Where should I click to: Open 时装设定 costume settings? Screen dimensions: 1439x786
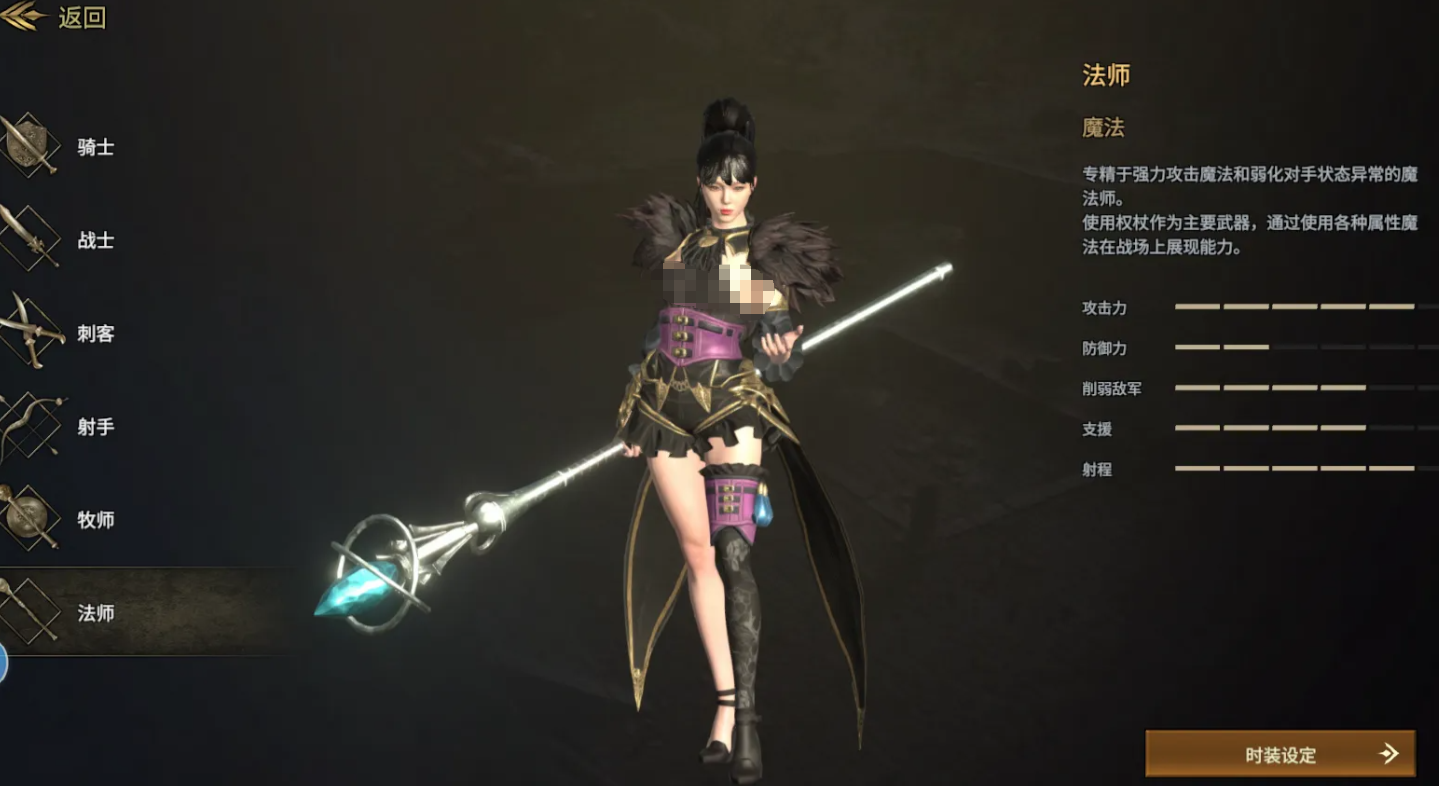point(1280,754)
